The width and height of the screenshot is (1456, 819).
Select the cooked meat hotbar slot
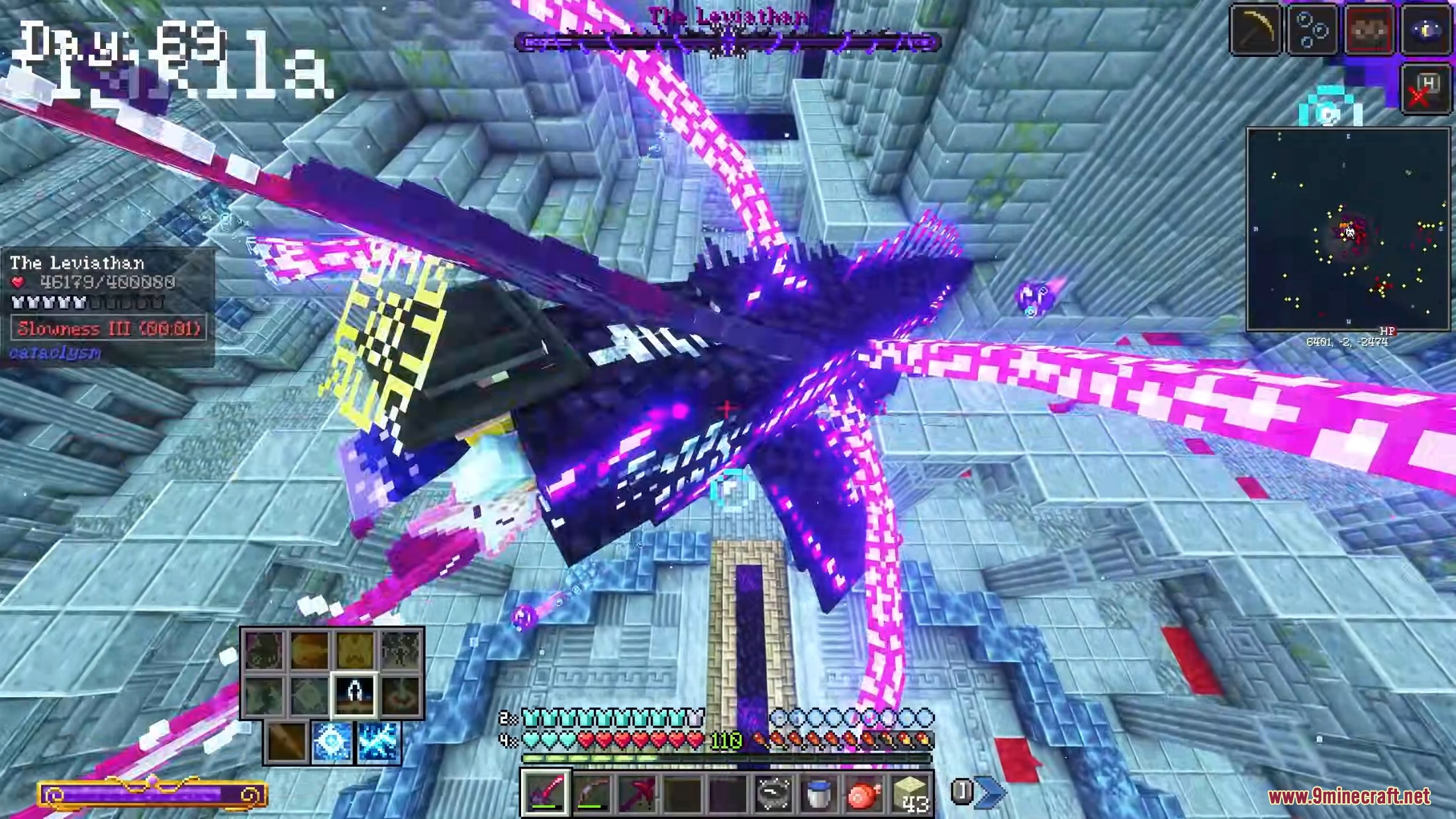pos(863,793)
